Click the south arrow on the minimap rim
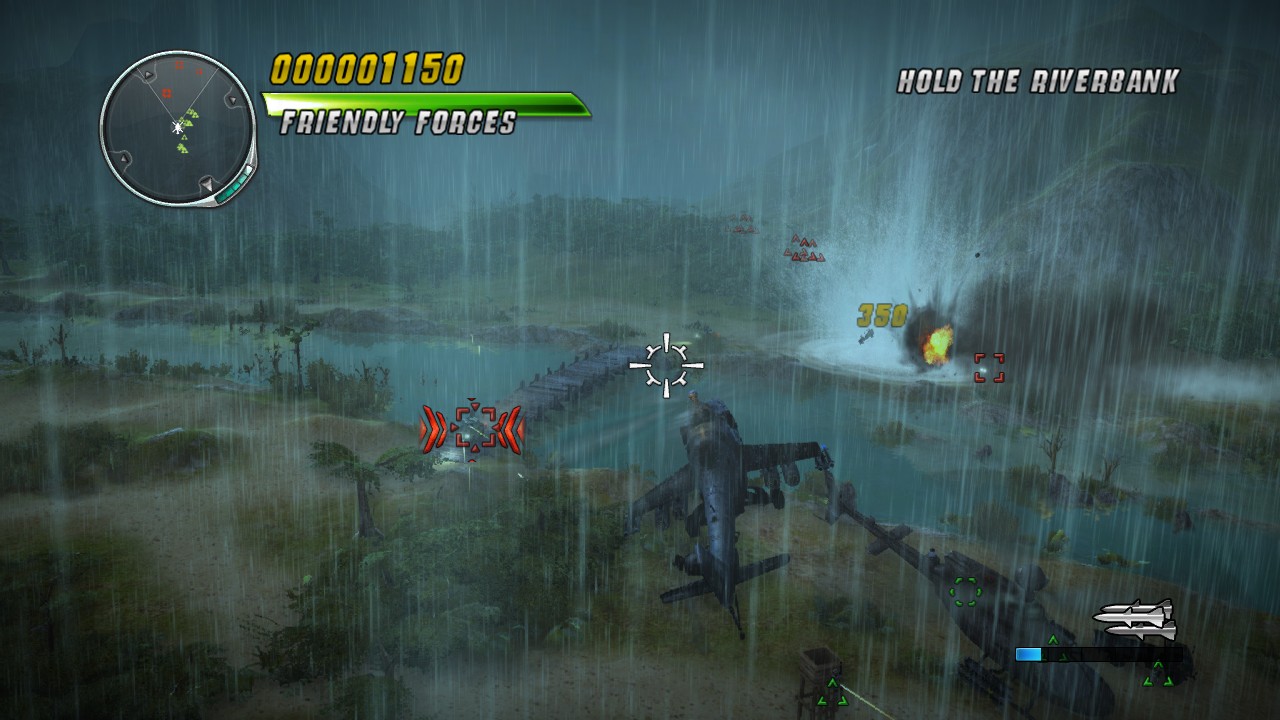Viewport: 1280px width, 720px height. point(206,183)
